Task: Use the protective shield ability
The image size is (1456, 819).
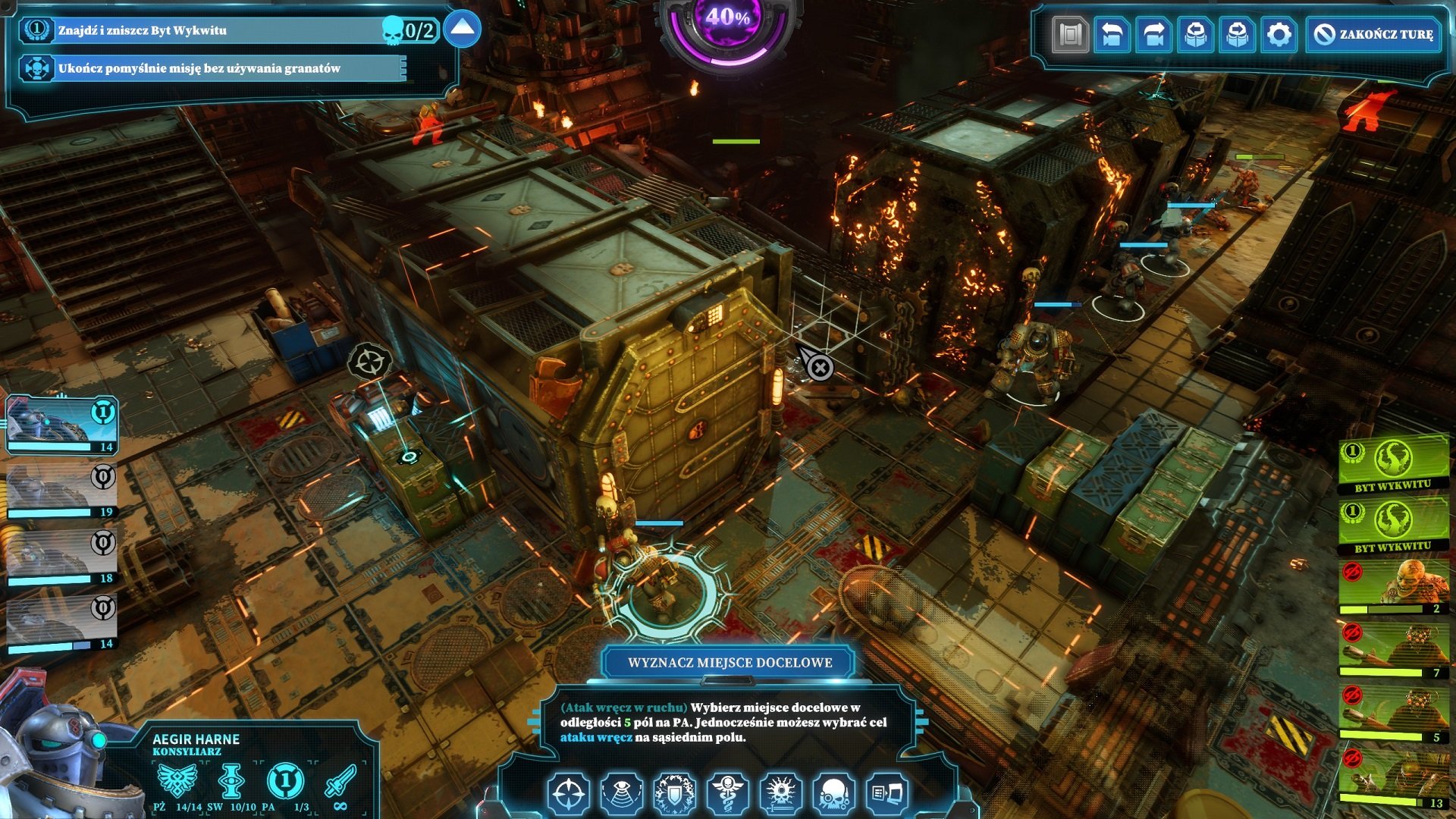Action: [676, 792]
